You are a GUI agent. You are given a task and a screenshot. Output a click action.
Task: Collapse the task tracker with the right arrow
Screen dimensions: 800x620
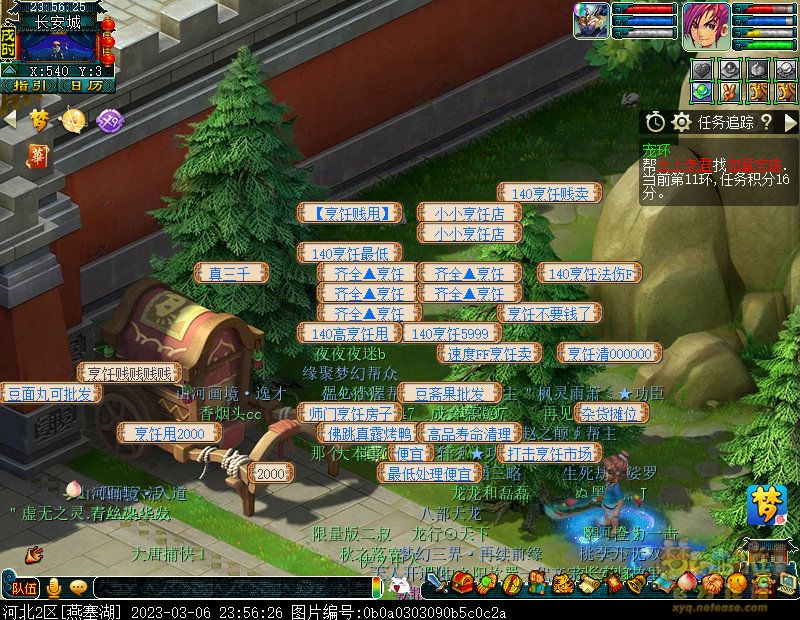tap(790, 122)
